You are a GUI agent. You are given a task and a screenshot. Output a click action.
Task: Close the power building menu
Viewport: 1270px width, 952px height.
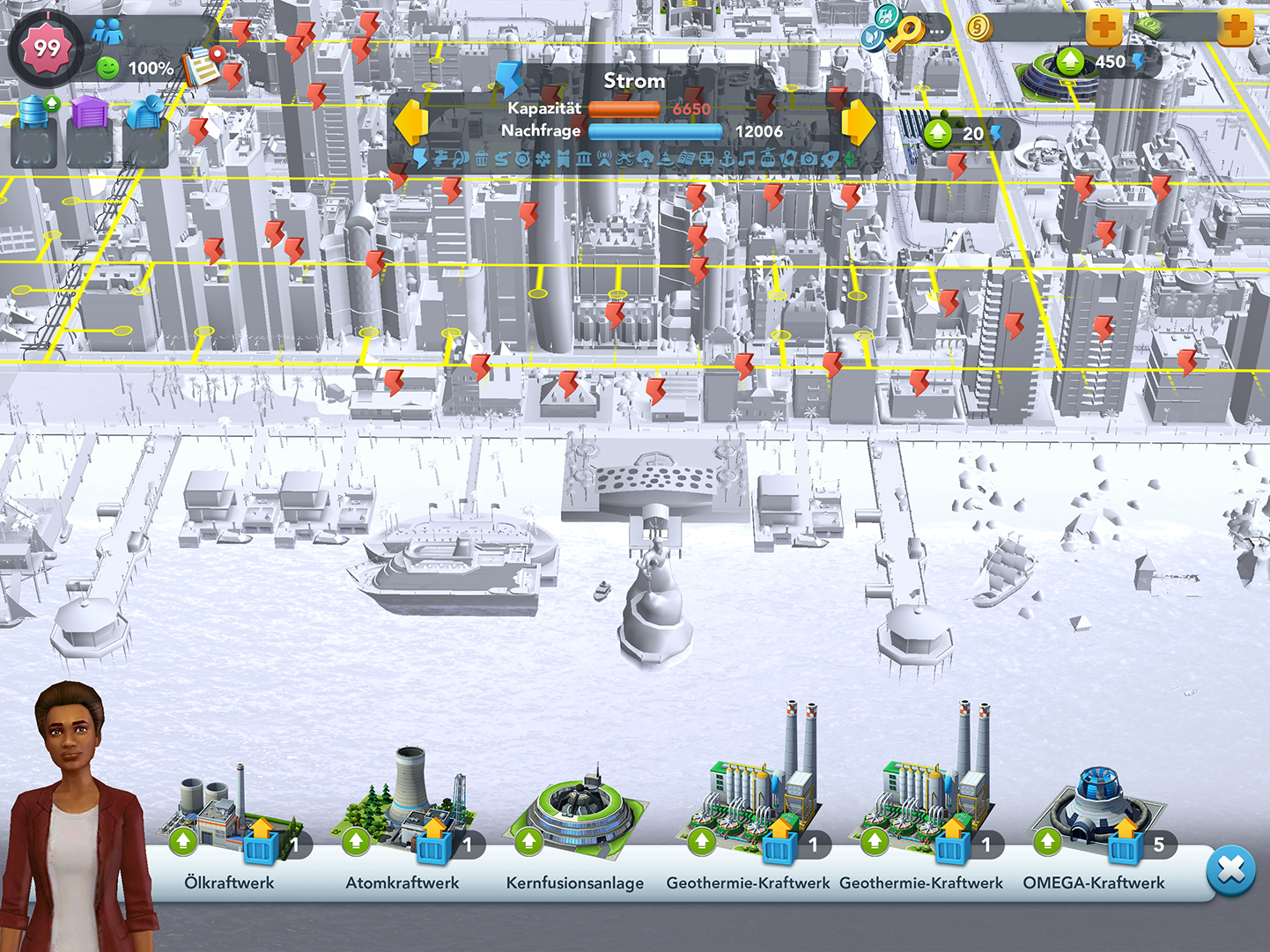pos(1230,870)
